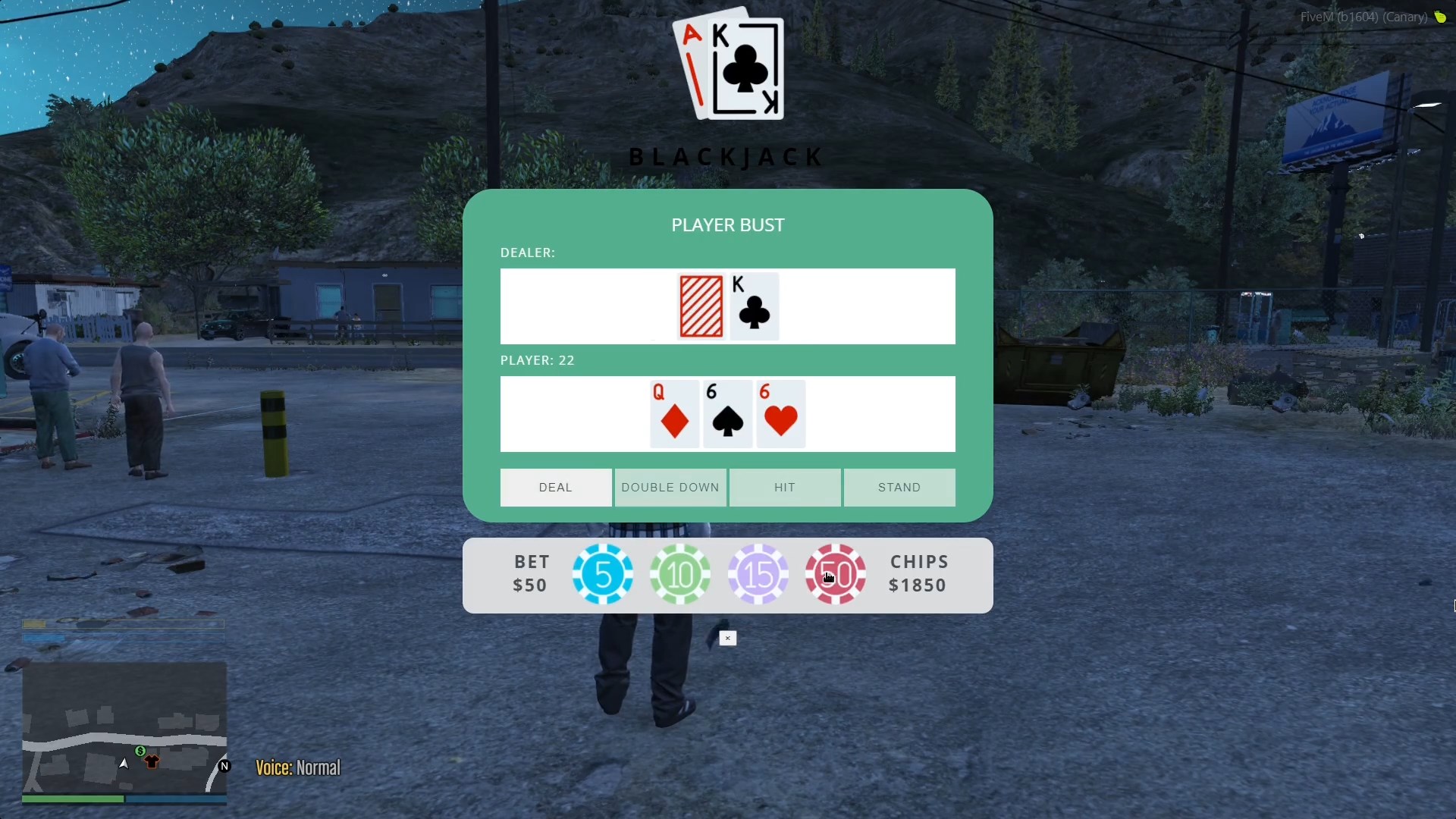This screenshot has width=1456, height=819.
Task: Click the minimap in the bottom left
Action: pos(124,728)
